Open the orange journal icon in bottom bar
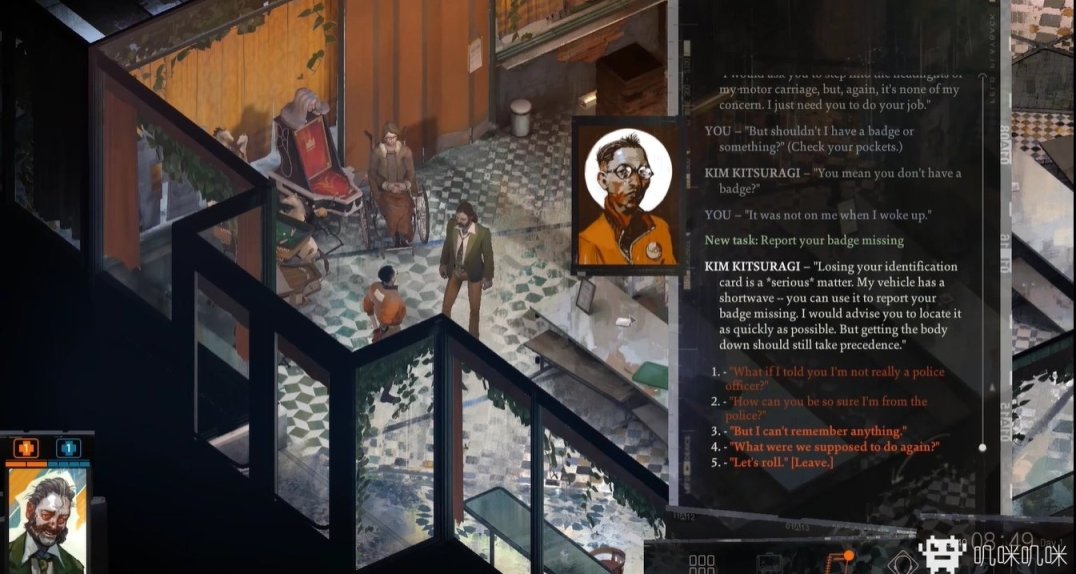 tap(834, 564)
